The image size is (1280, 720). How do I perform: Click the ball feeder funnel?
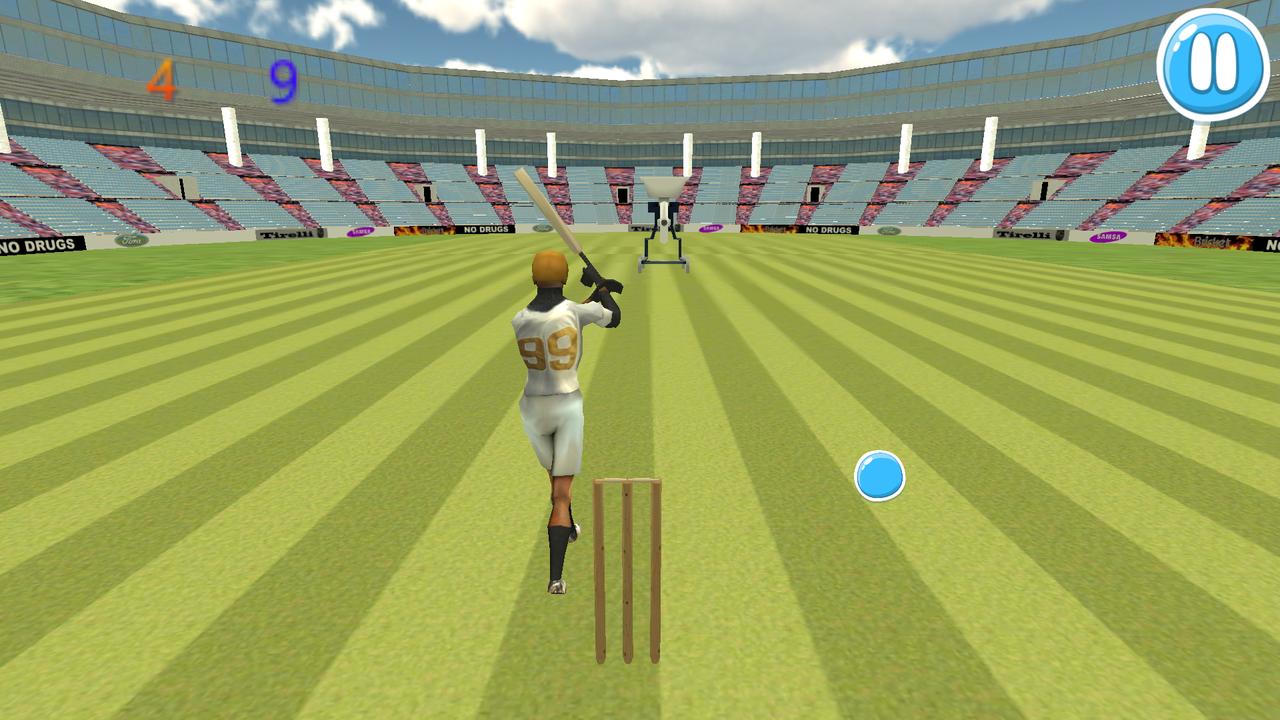click(x=662, y=185)
